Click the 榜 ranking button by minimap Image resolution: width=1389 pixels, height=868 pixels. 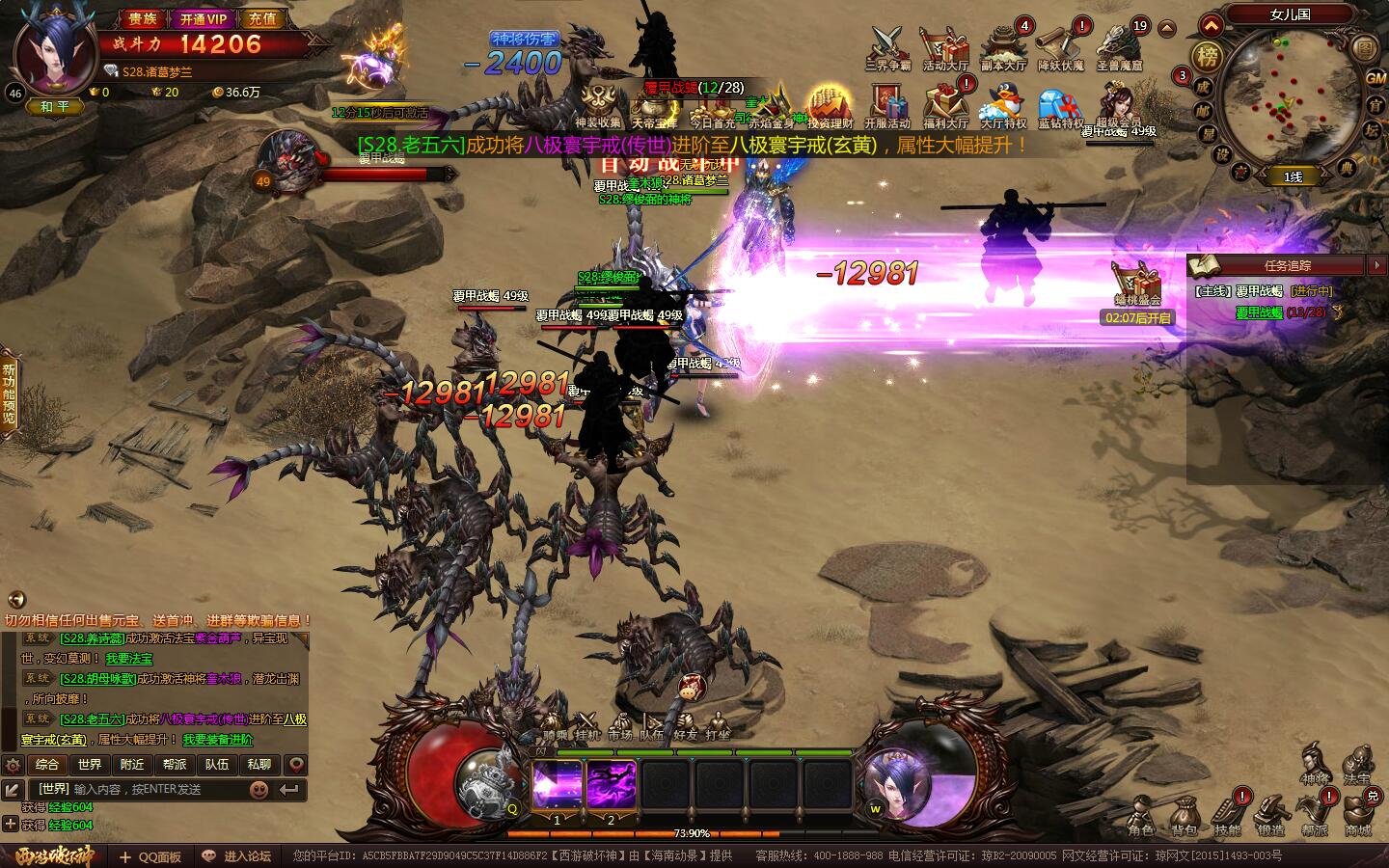1207,56
